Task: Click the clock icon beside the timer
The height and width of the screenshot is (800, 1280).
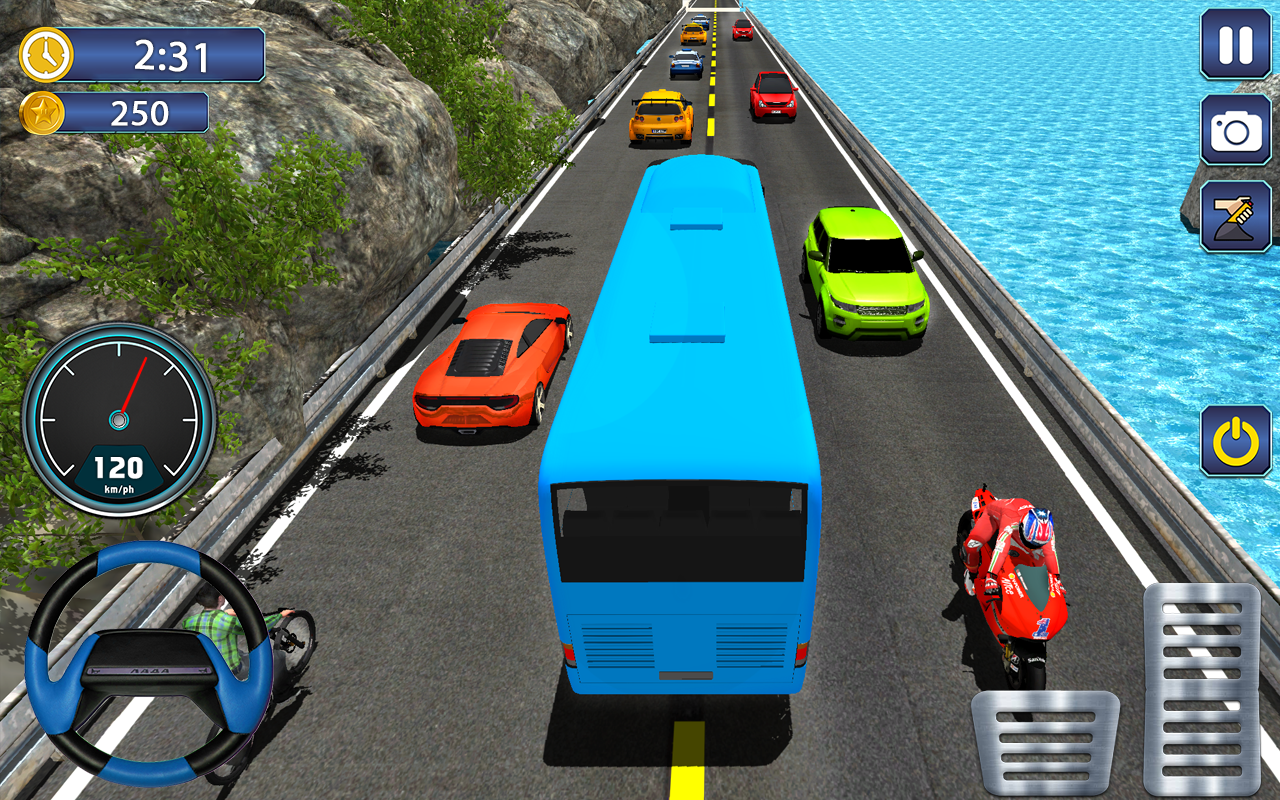Action: pyautogui.click(x=45, y=56)
